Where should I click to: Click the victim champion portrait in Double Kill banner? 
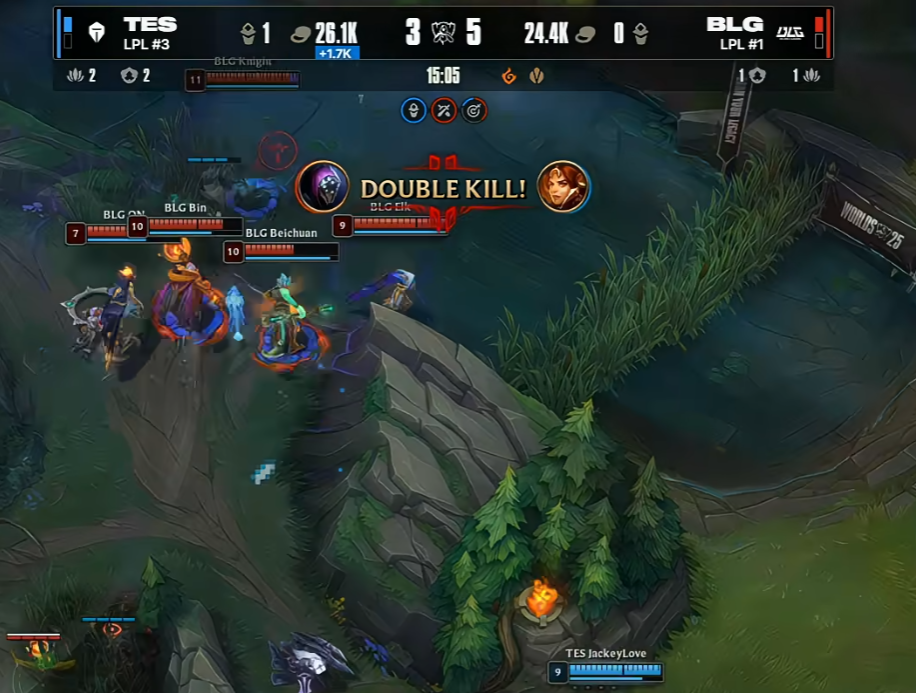[x=563, y=187]
